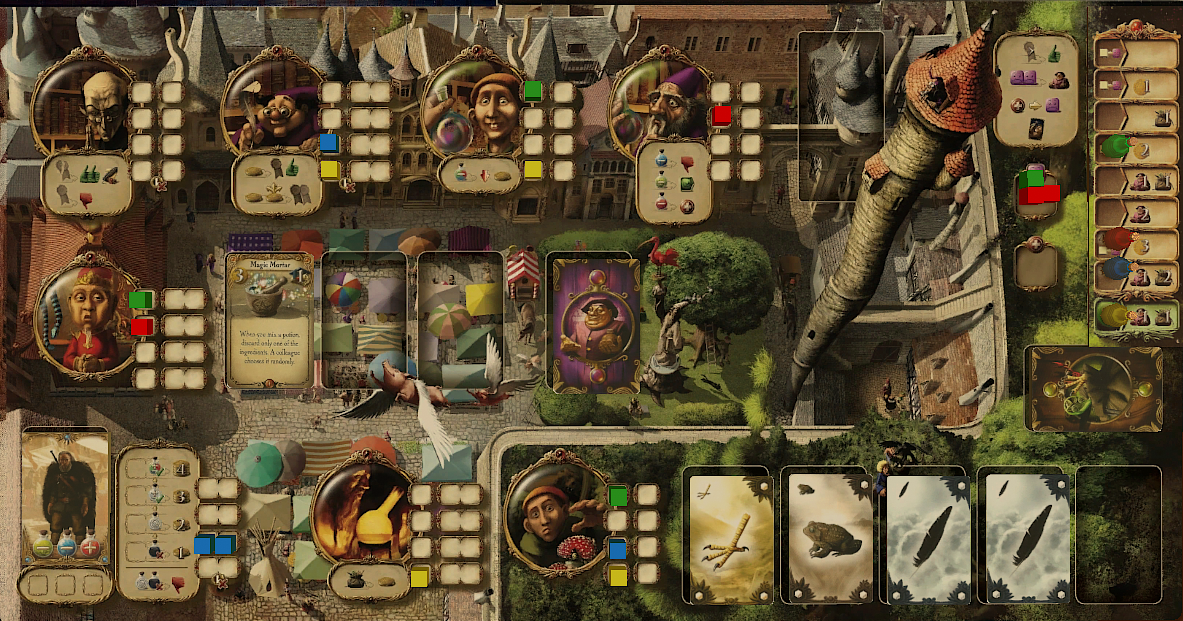Click the witch-on-broom round medallion
The image size is (1183, 621).
tap(1094, 386)
